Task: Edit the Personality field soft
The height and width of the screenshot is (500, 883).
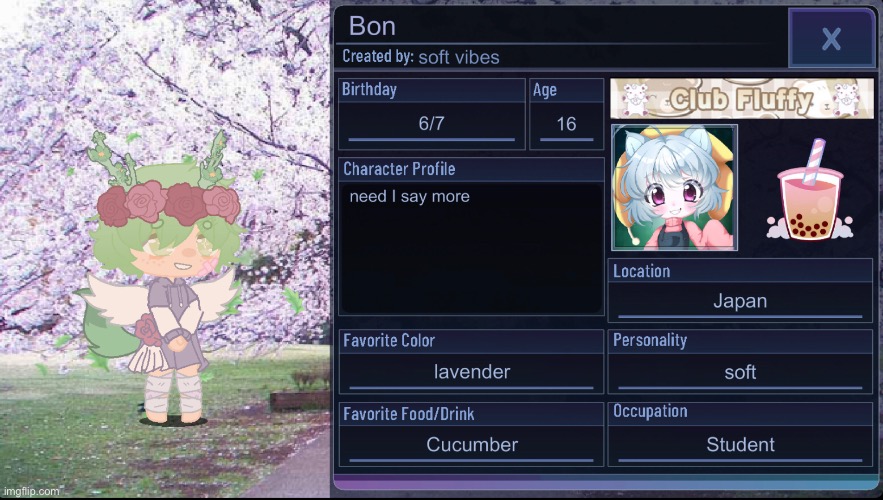Action: point(740,372)
